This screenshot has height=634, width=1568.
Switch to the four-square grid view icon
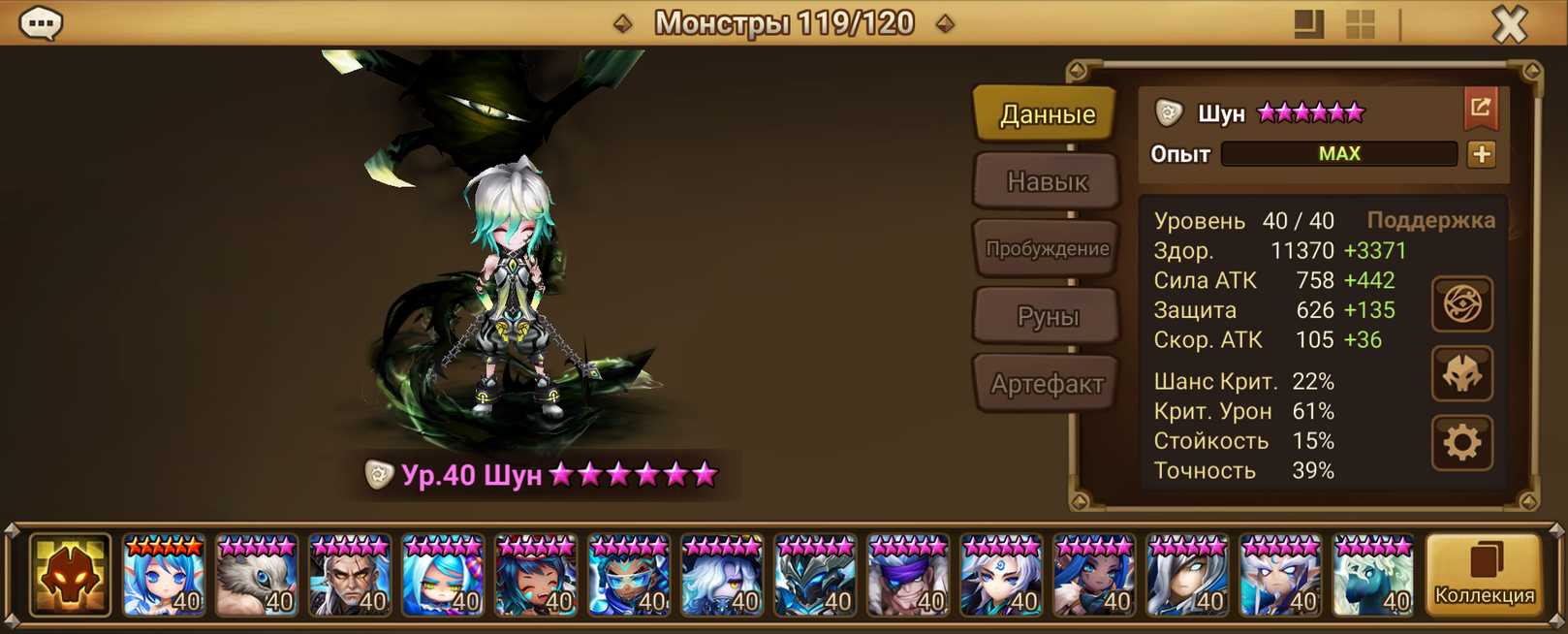[x=1361, y=23]
